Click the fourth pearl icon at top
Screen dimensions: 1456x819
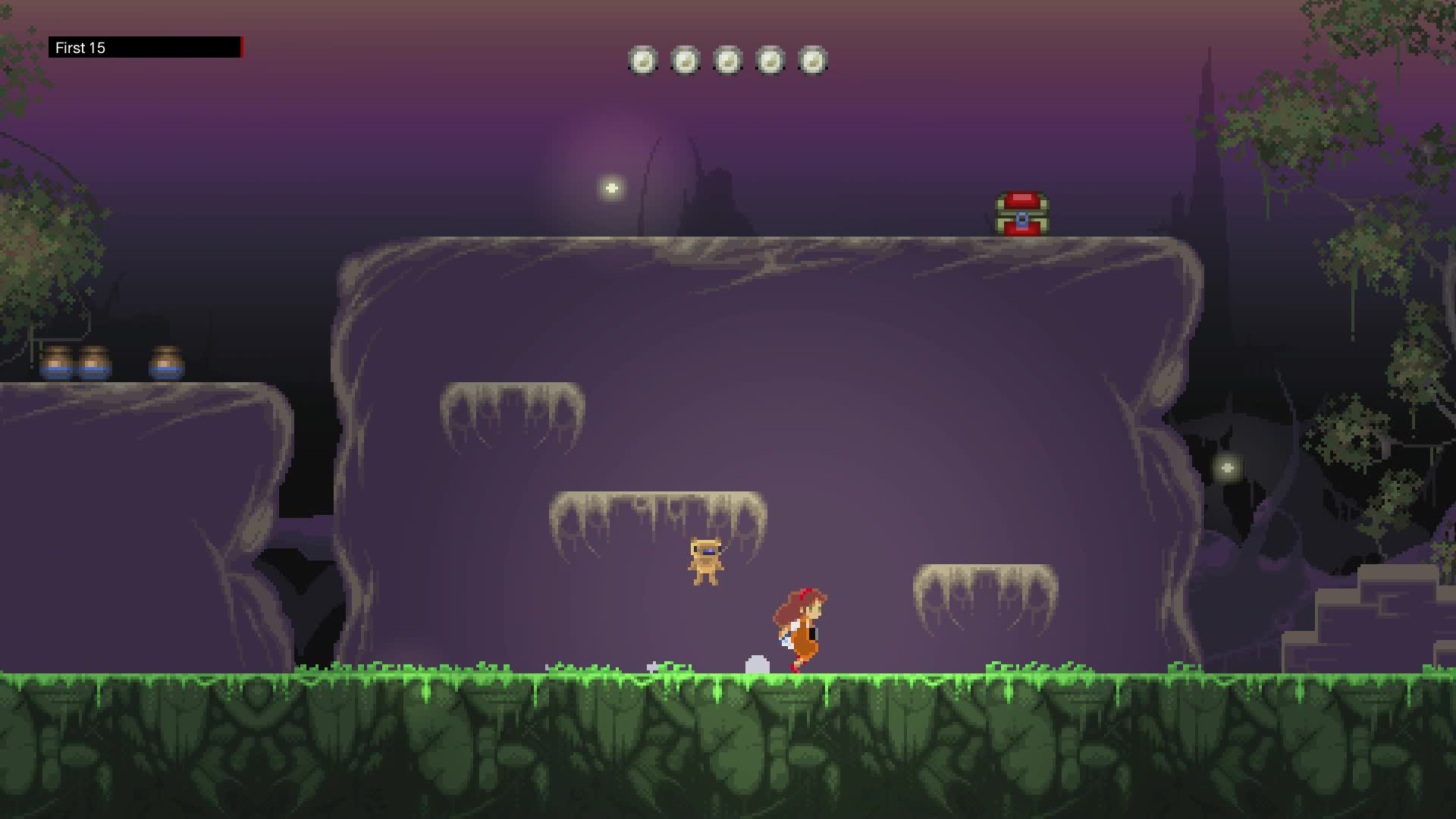coord(770,61)
